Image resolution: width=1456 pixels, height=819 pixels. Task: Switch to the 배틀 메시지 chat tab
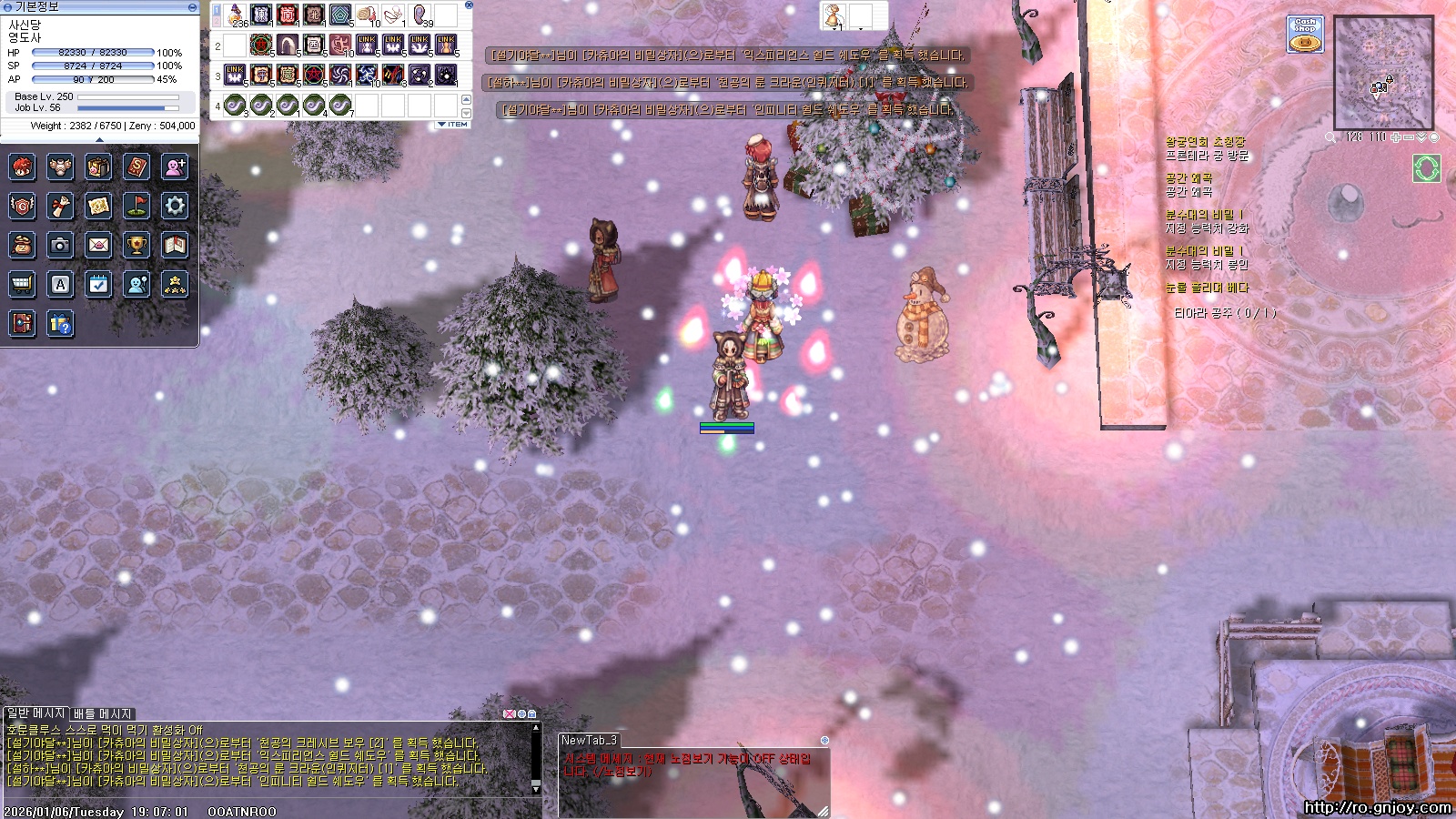[103, 713]
